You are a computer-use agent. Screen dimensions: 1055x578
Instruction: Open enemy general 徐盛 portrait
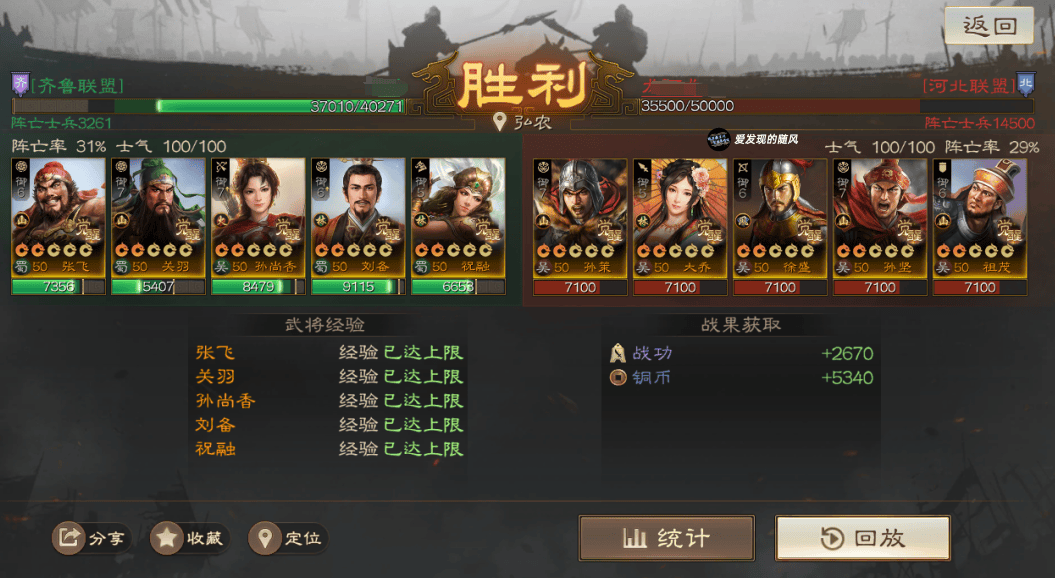[780, 218]
